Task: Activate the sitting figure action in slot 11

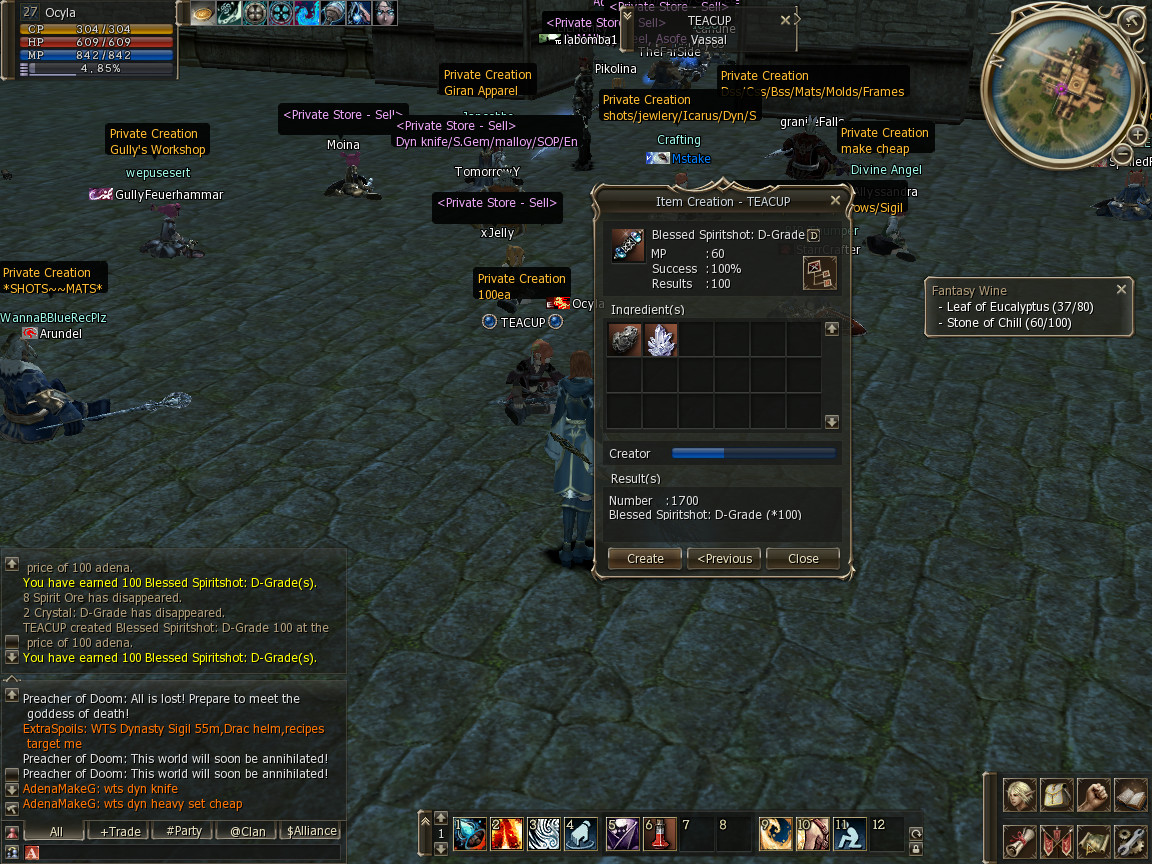Action: click(849, 833)
